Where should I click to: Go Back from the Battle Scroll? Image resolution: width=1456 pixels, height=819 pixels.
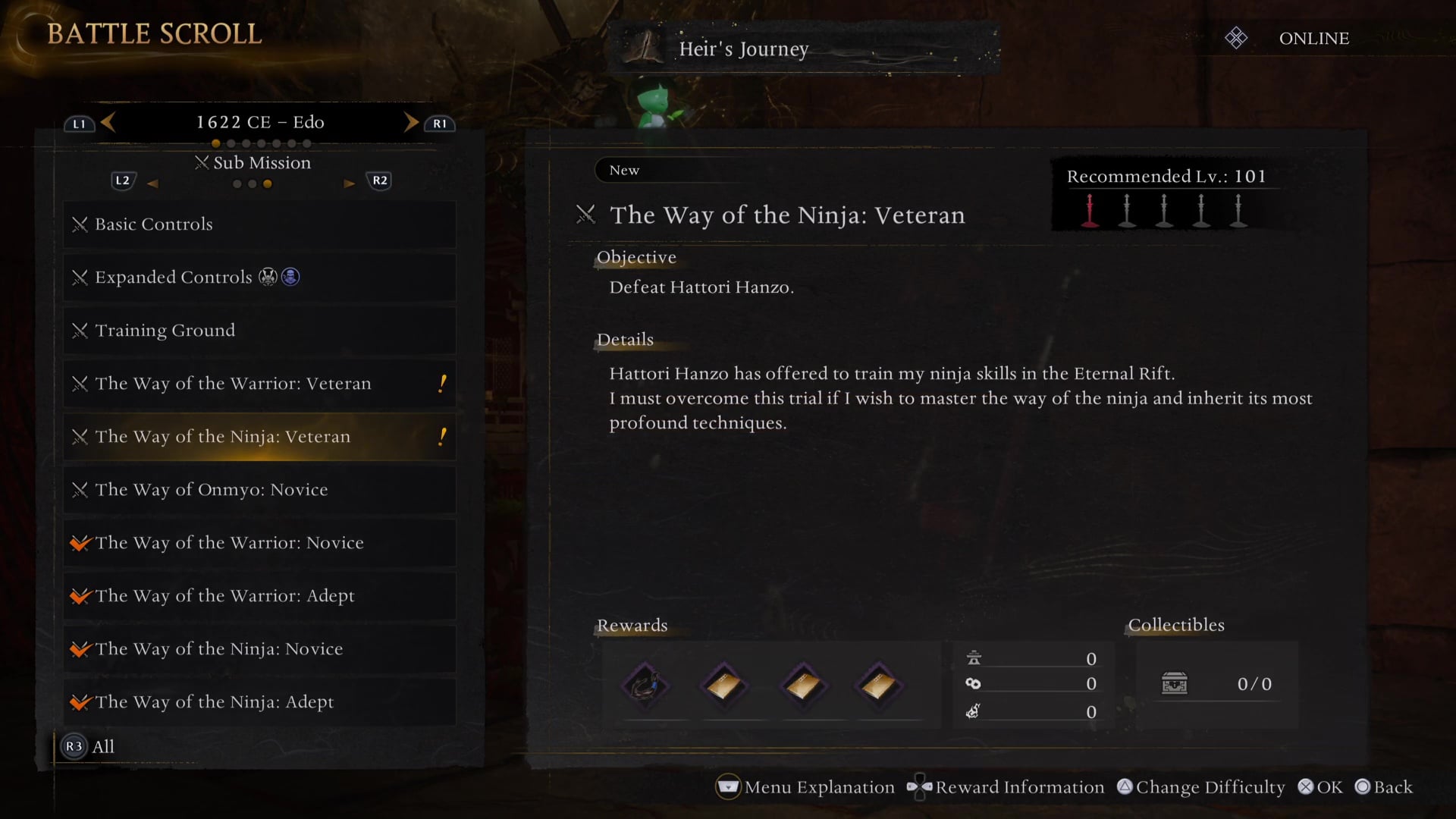tap(1384, 787)
